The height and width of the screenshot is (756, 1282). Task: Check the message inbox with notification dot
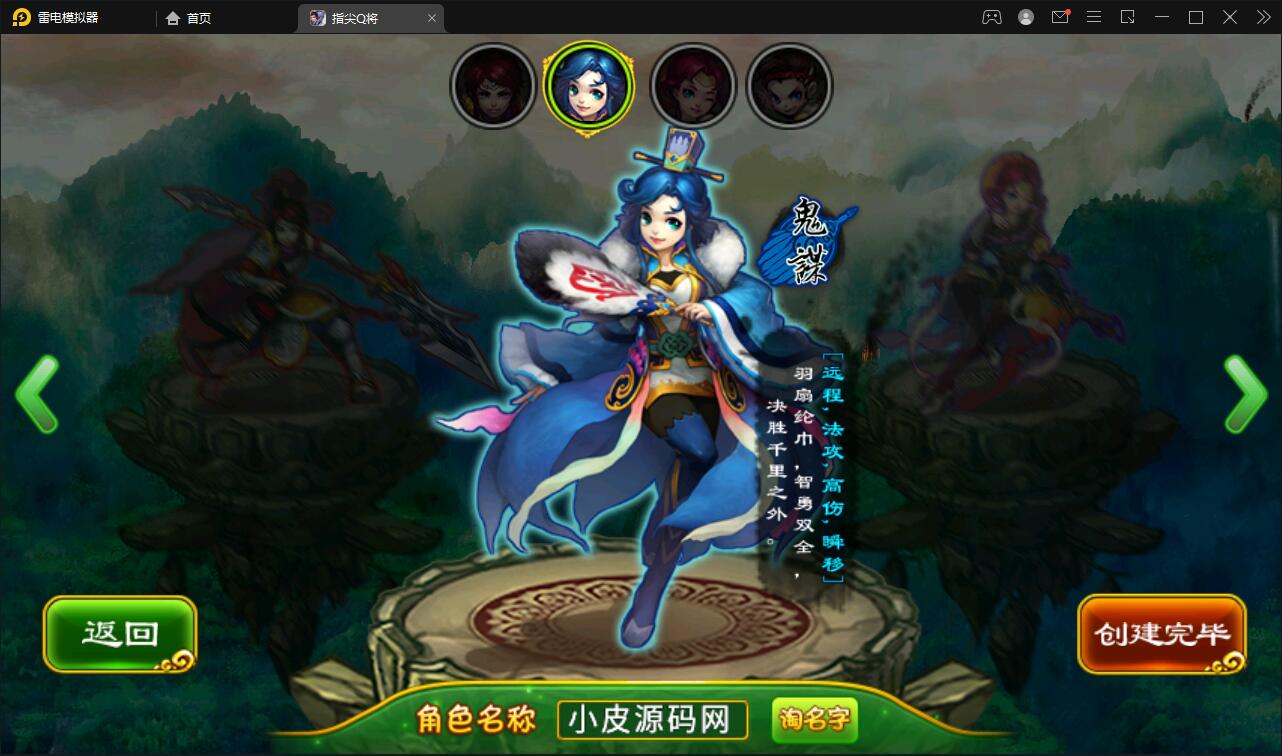click(1060, 17)
